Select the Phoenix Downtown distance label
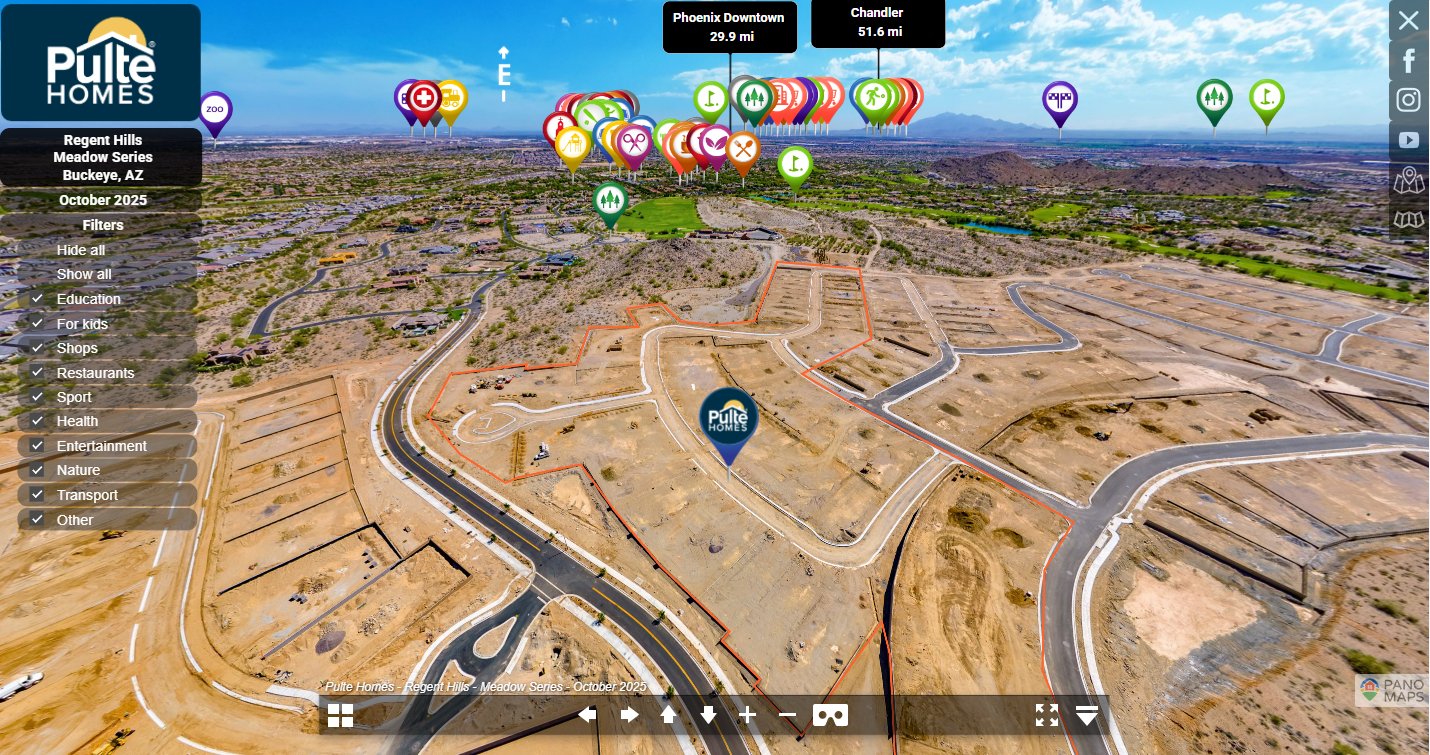The height and width of the screenshot is (755, 1430). pos(729,27)
